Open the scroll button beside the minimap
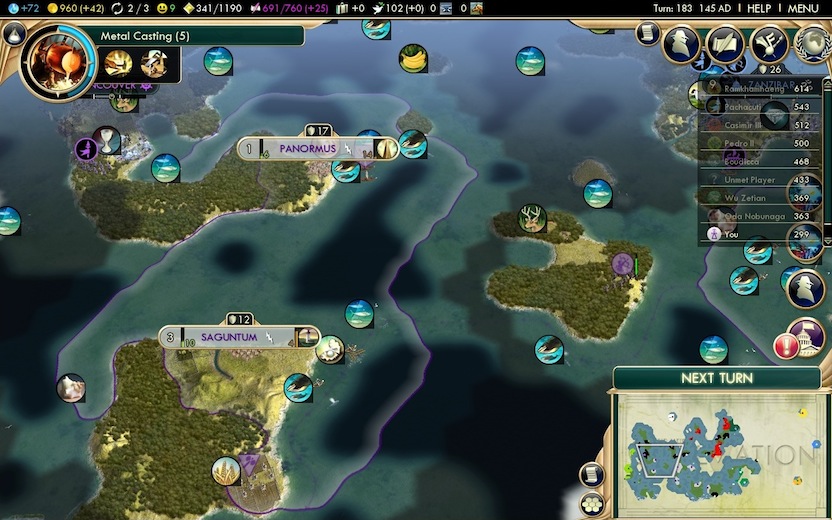Viewport: 832px width, 520px height. tap(592, 474)
